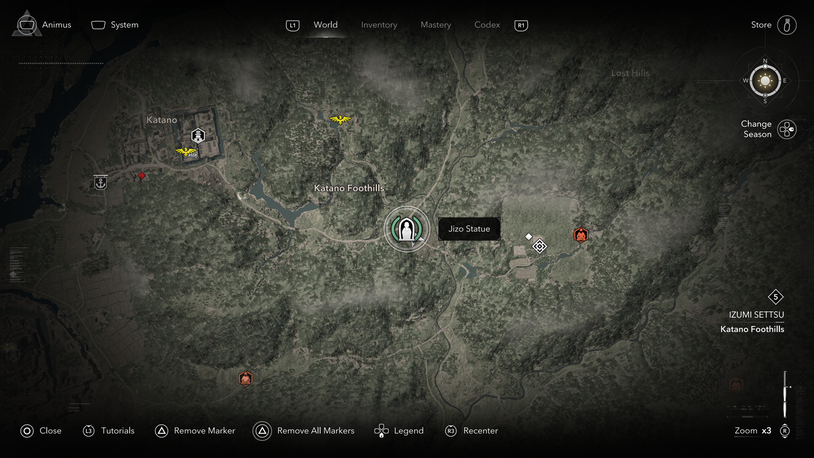
Task: Open the Inventory tab
Action: pos(379,25)
